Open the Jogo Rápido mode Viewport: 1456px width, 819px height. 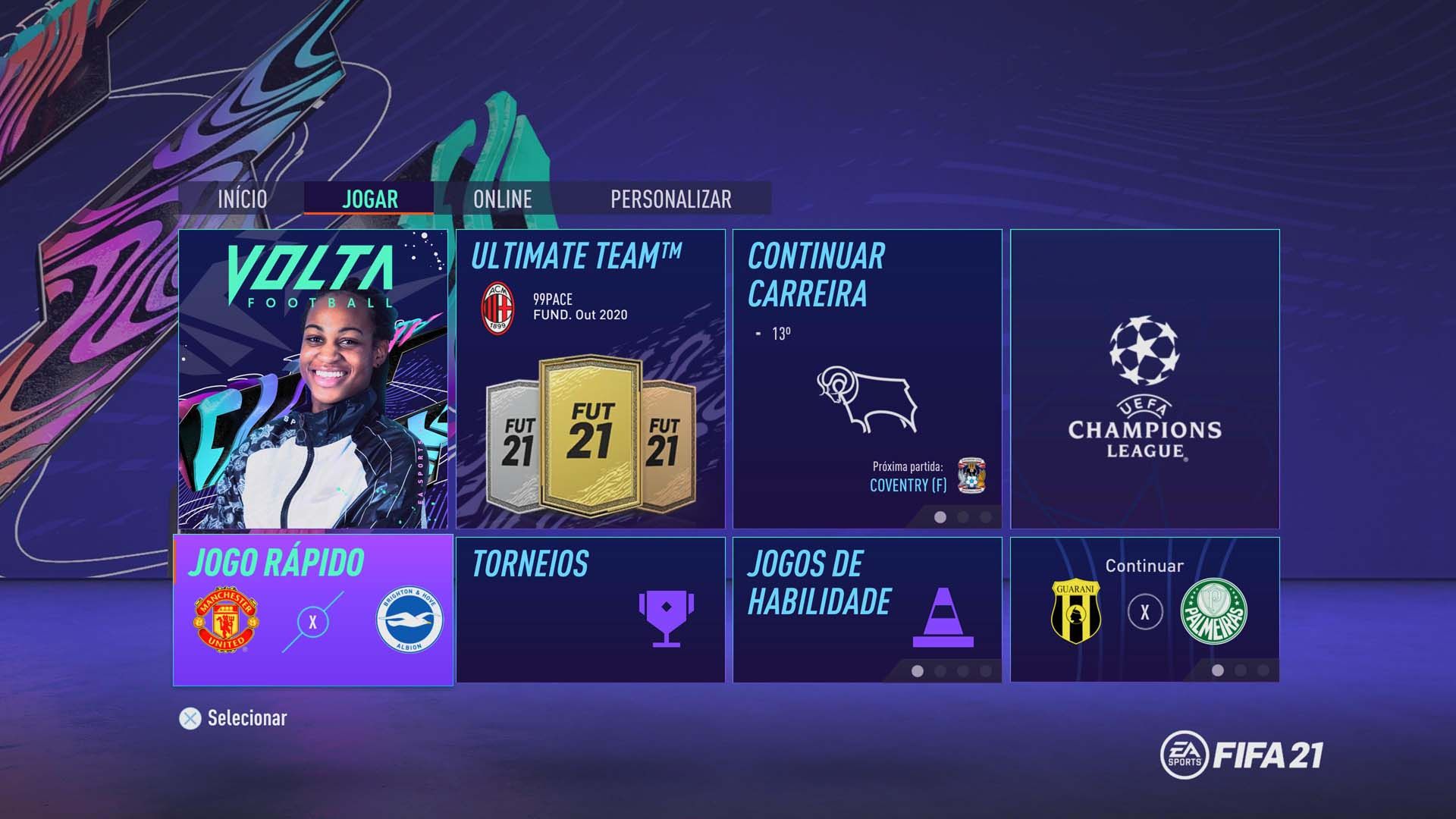coord(313,607)
